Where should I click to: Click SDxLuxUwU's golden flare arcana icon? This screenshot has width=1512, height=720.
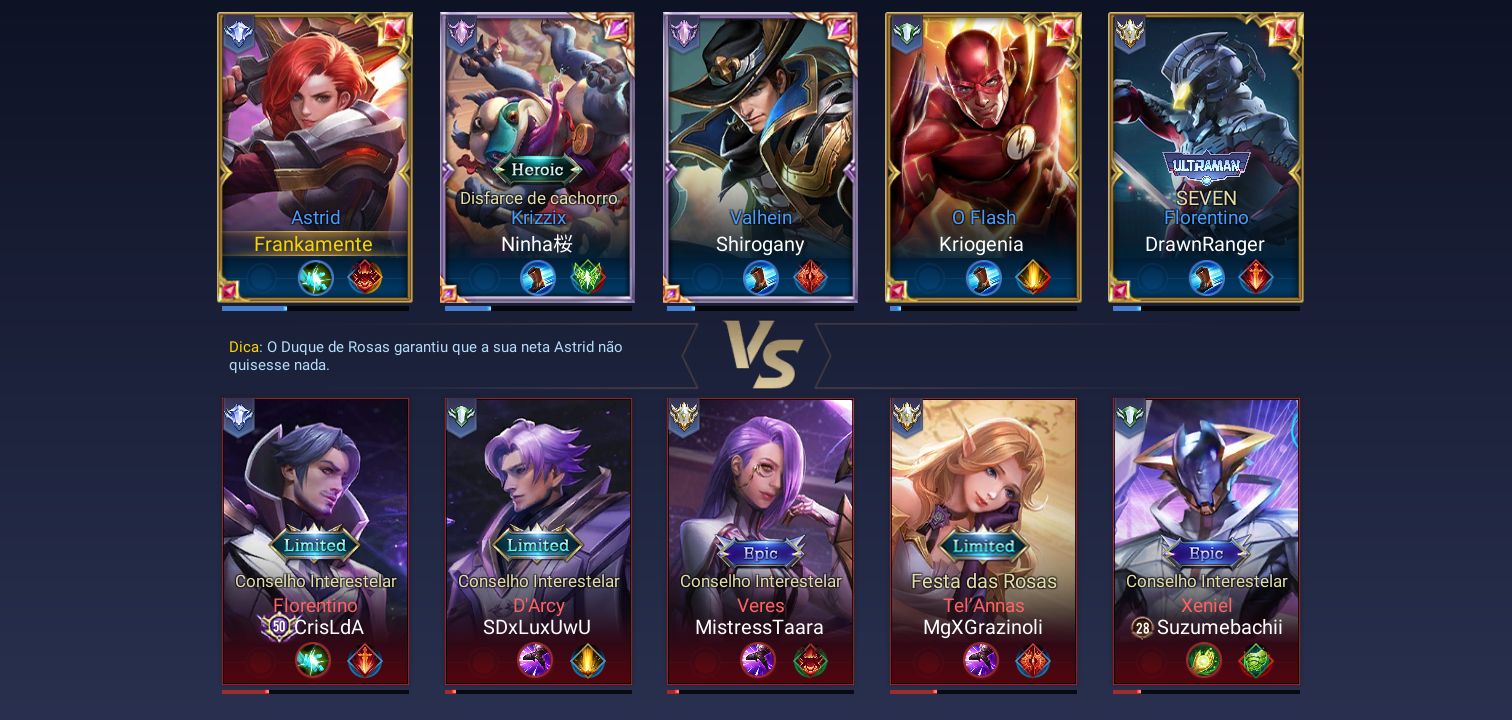pos(587,661)
